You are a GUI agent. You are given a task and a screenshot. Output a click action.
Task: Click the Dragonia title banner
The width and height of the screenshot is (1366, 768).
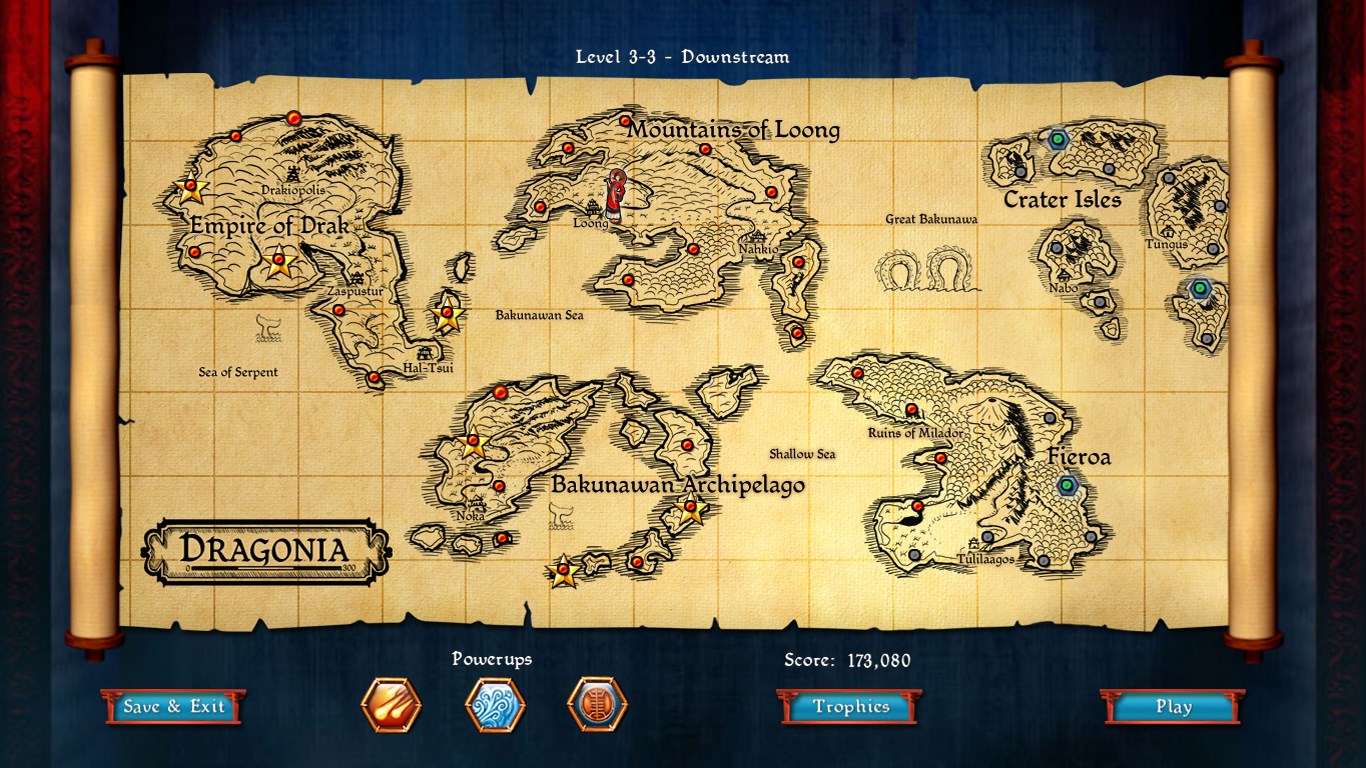coord(268,548)
